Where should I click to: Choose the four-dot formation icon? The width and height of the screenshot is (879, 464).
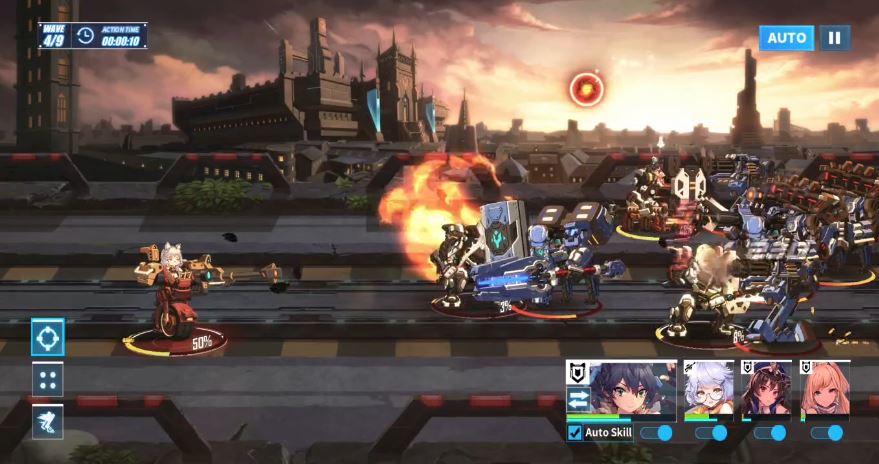[48, 380]
